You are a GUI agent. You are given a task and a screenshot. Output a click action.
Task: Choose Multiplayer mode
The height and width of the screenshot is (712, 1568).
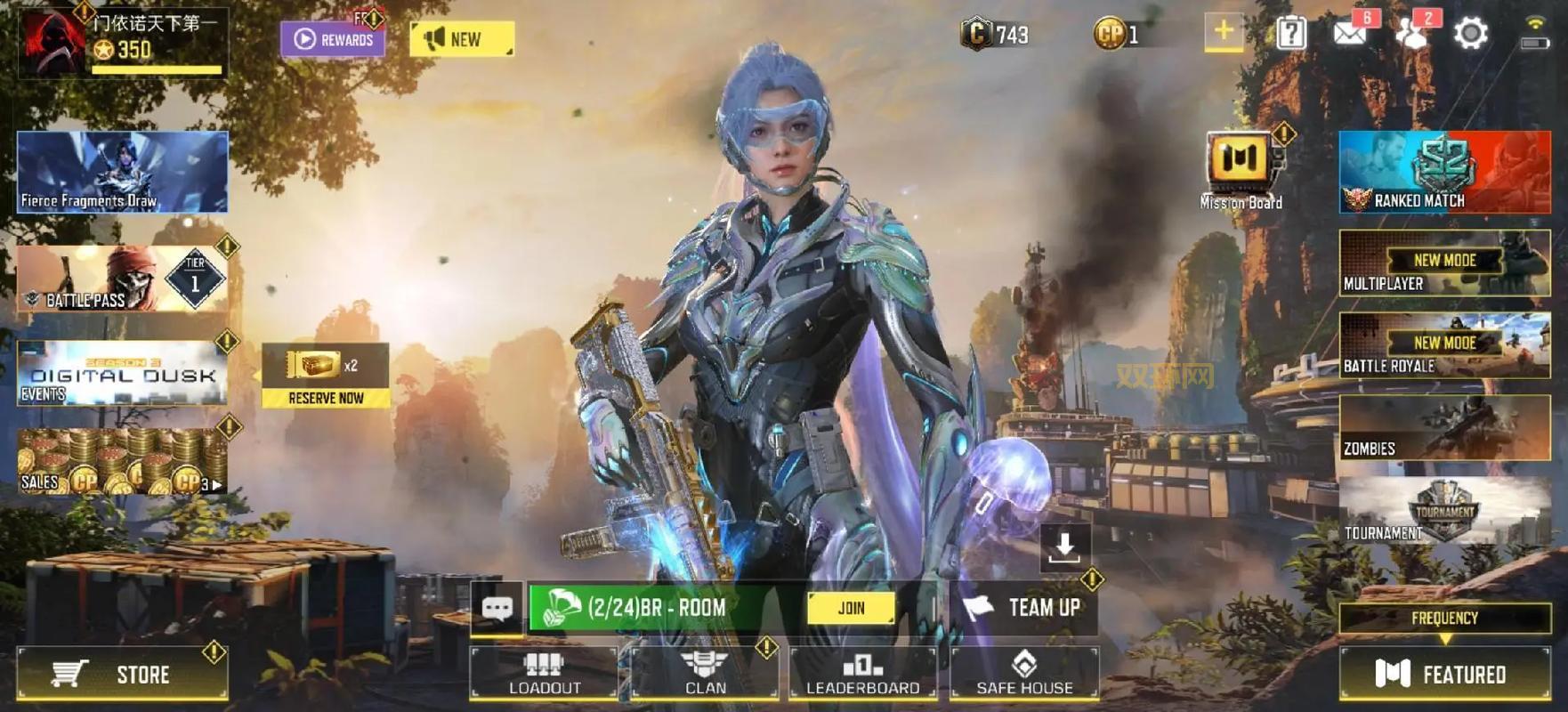pos(1444,263)
